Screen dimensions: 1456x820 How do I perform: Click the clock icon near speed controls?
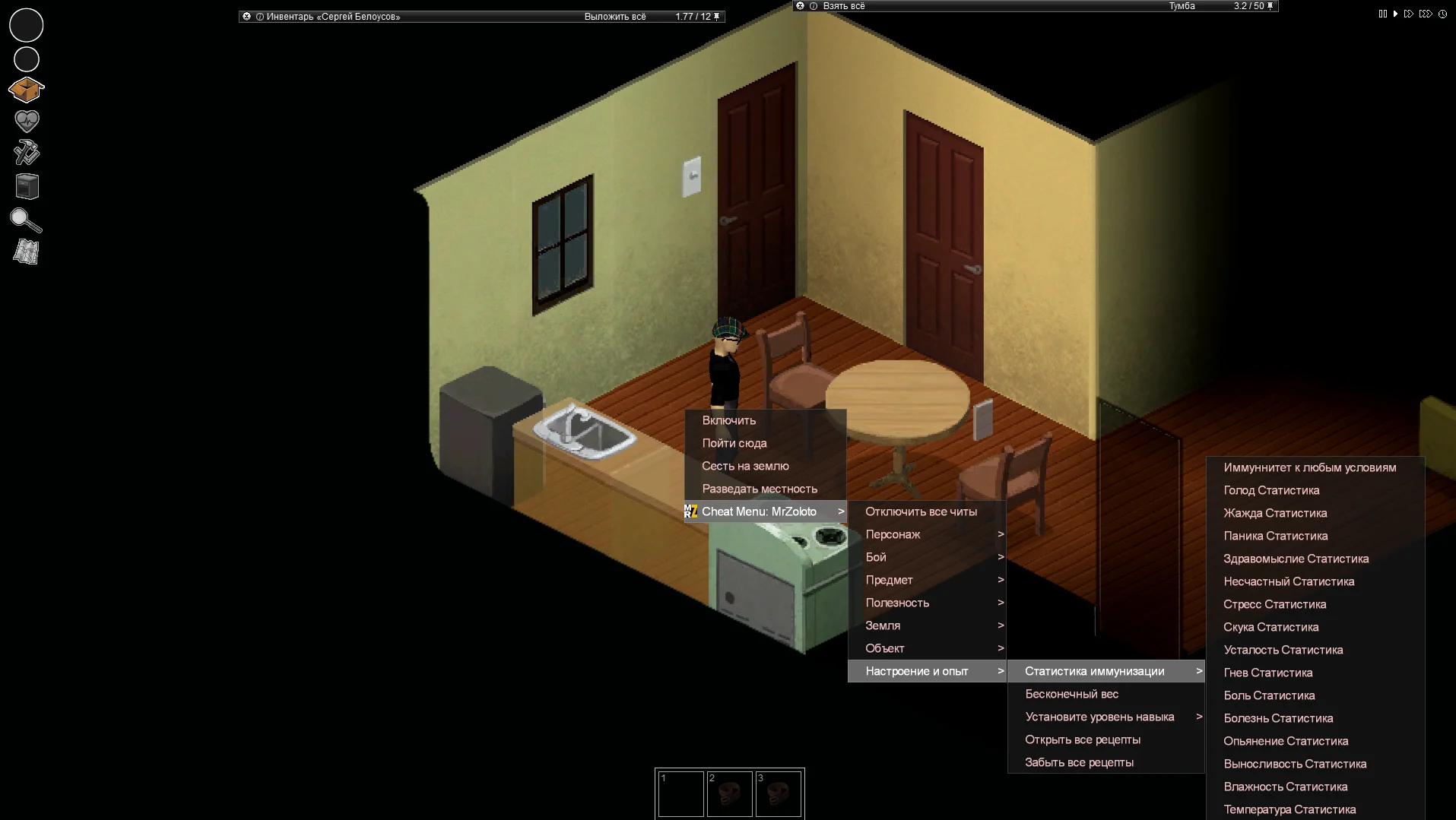point(1442,14)
